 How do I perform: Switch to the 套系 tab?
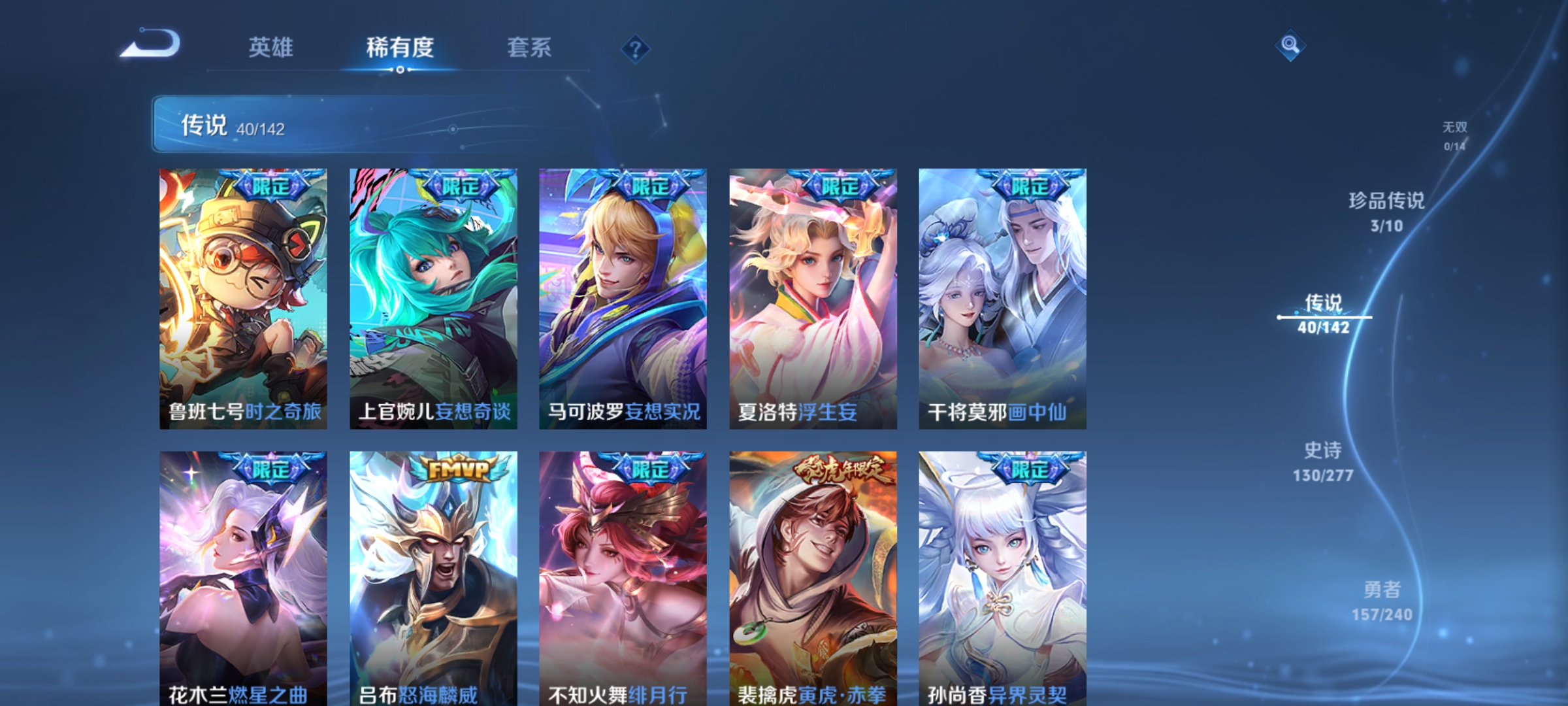pyautogui.click(x=529, y=48)
